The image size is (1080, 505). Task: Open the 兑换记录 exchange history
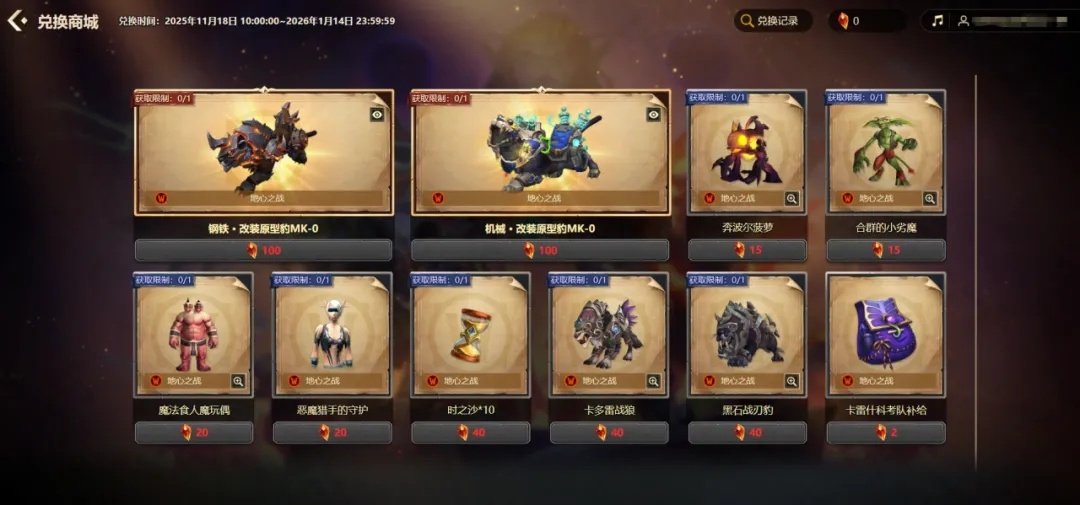773,21
